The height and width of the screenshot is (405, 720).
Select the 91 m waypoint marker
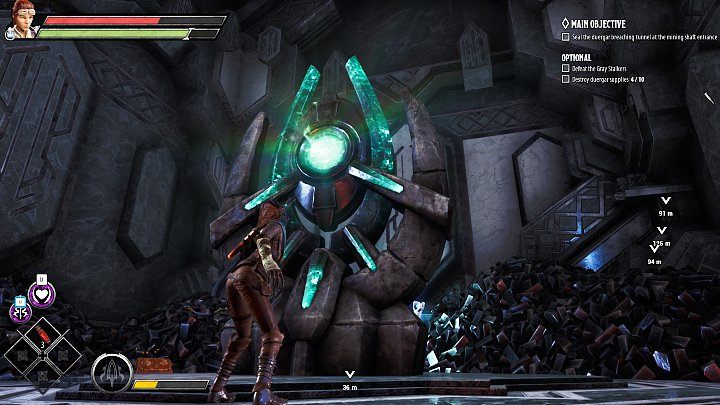point(666,207)
